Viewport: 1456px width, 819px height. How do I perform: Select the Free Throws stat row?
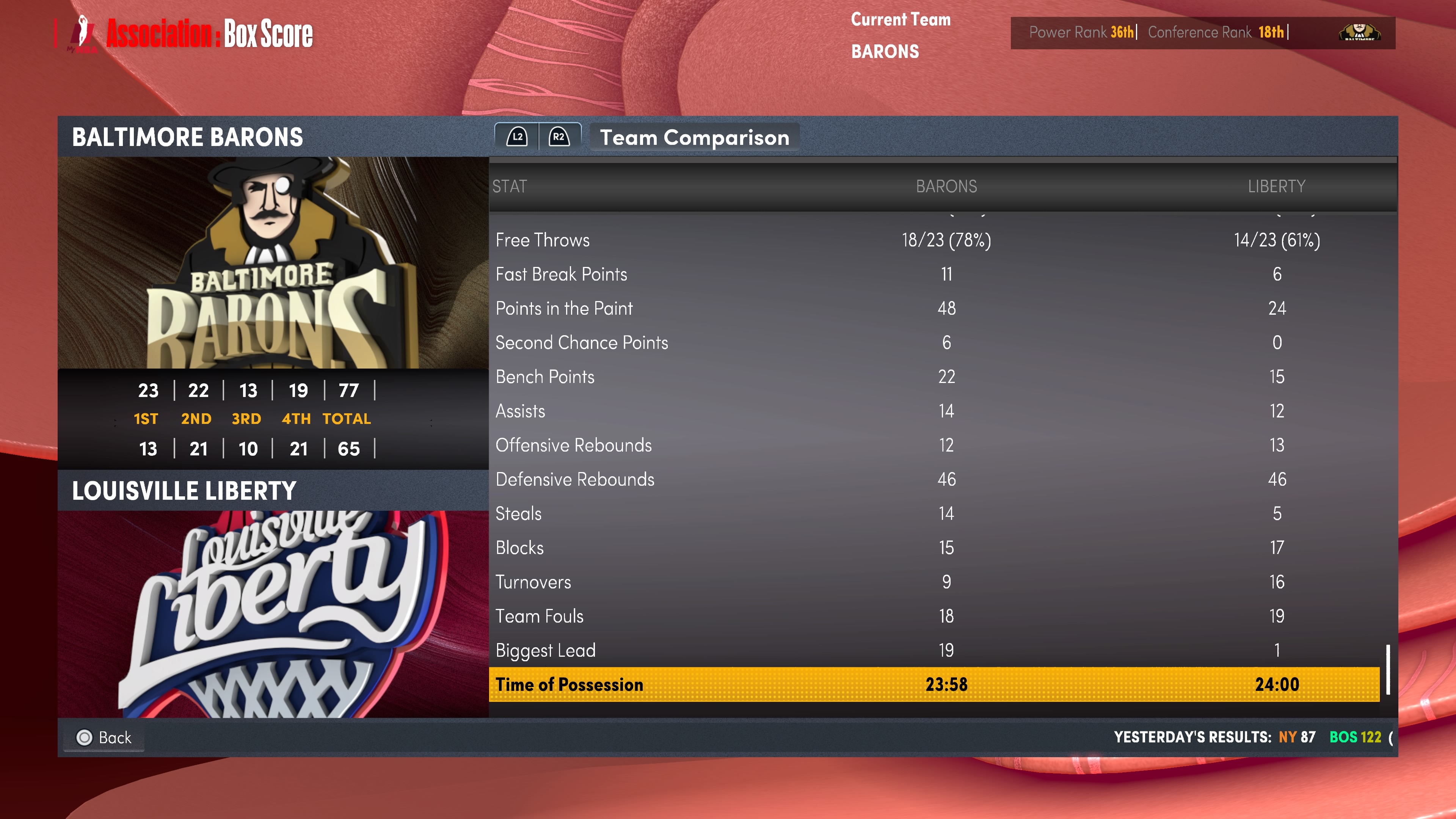pyautogui.click(x=934, y=240)
